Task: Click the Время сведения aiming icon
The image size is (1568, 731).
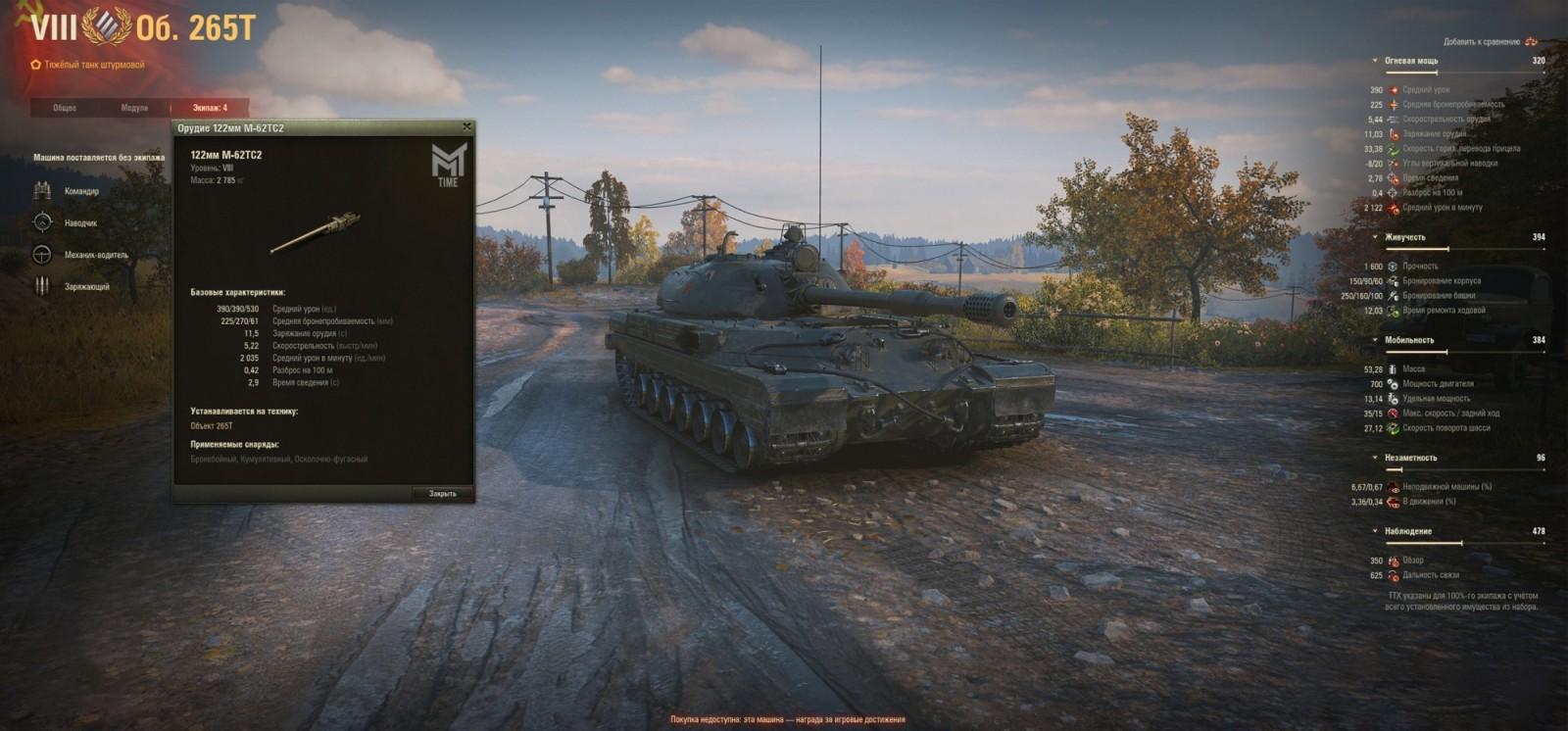Action: 1394,177
